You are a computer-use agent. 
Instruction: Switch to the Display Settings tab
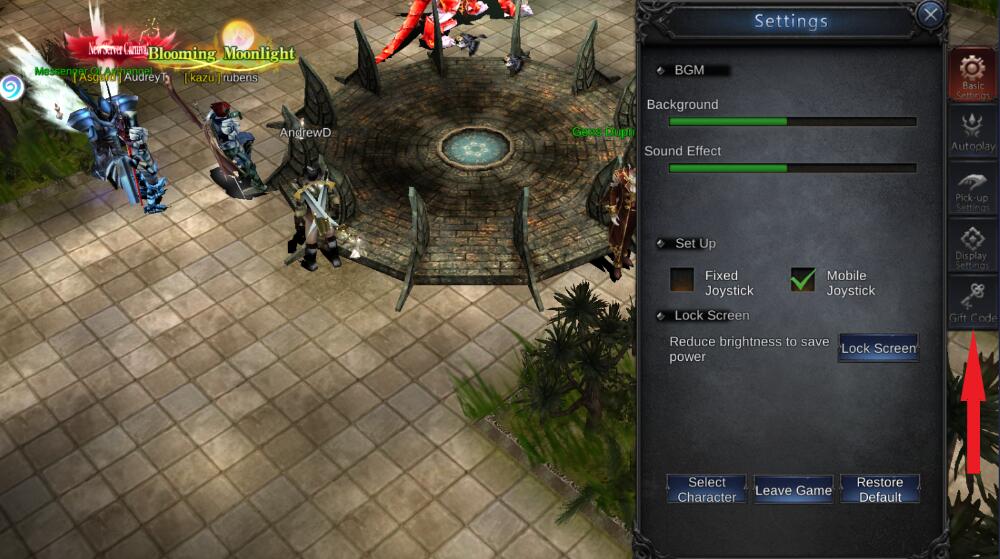(x=972, y=247)
